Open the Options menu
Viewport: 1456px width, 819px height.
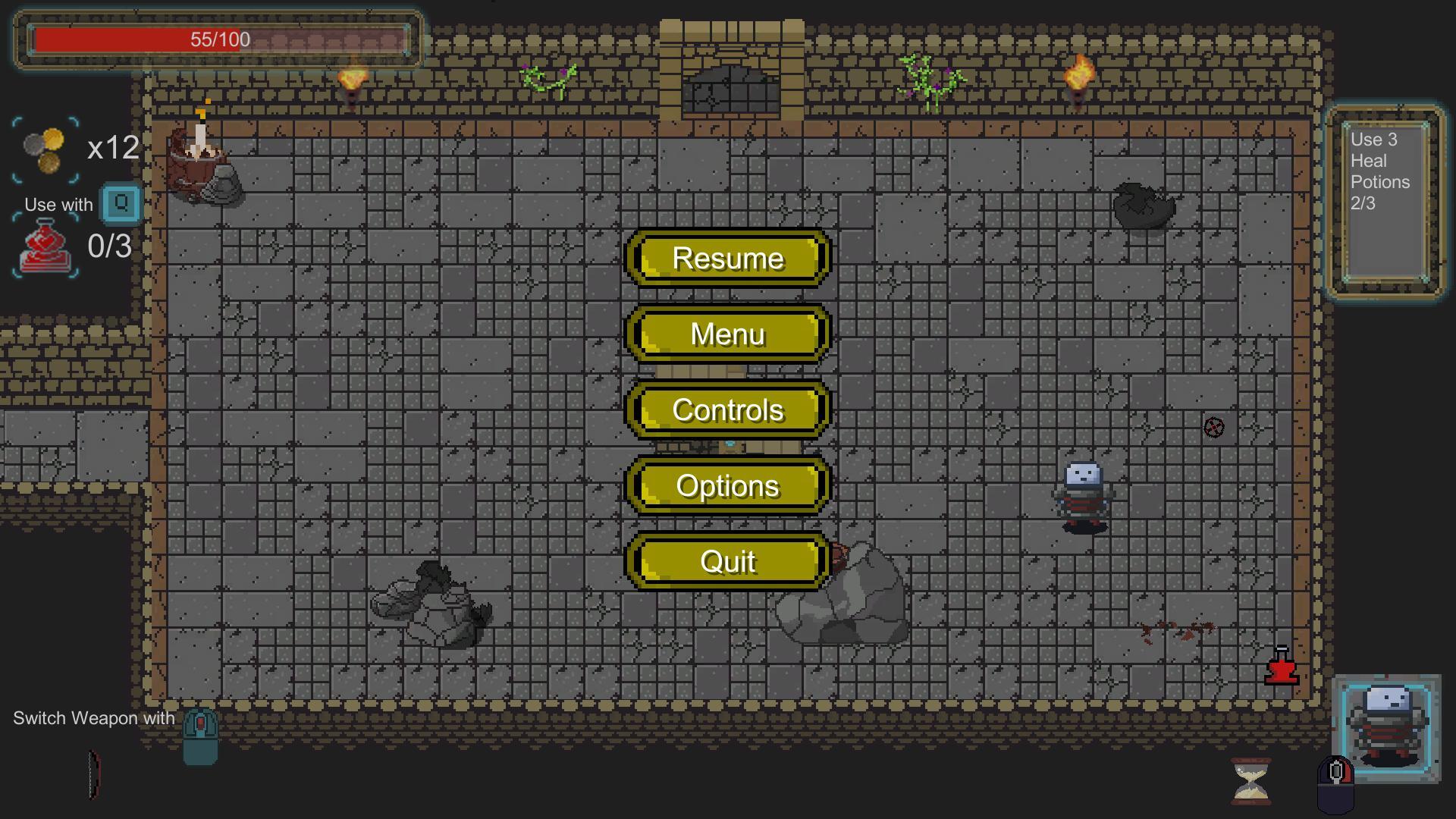(x=727, y=486)
